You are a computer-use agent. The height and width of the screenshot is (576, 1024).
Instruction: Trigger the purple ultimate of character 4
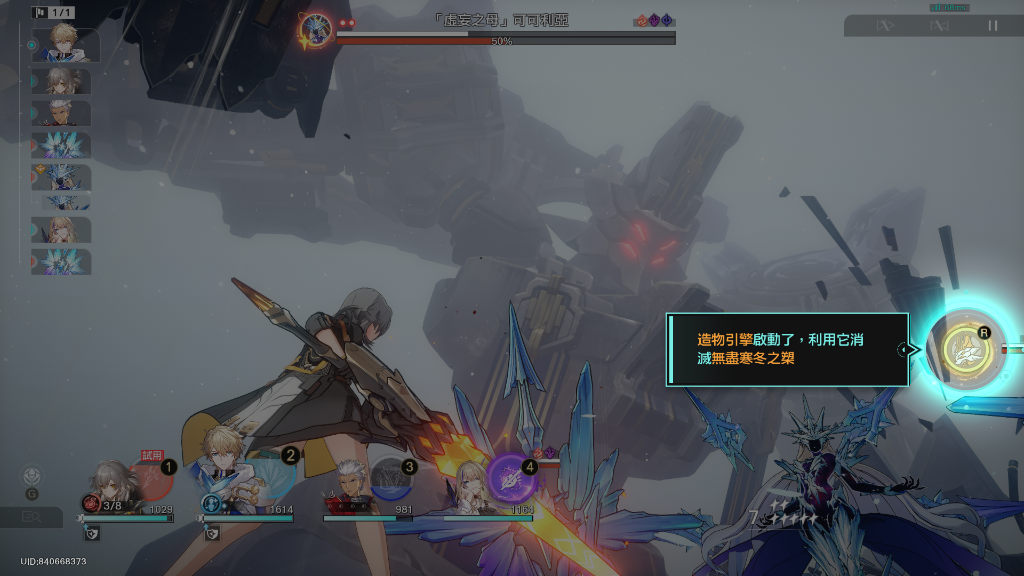coord(512,478)
